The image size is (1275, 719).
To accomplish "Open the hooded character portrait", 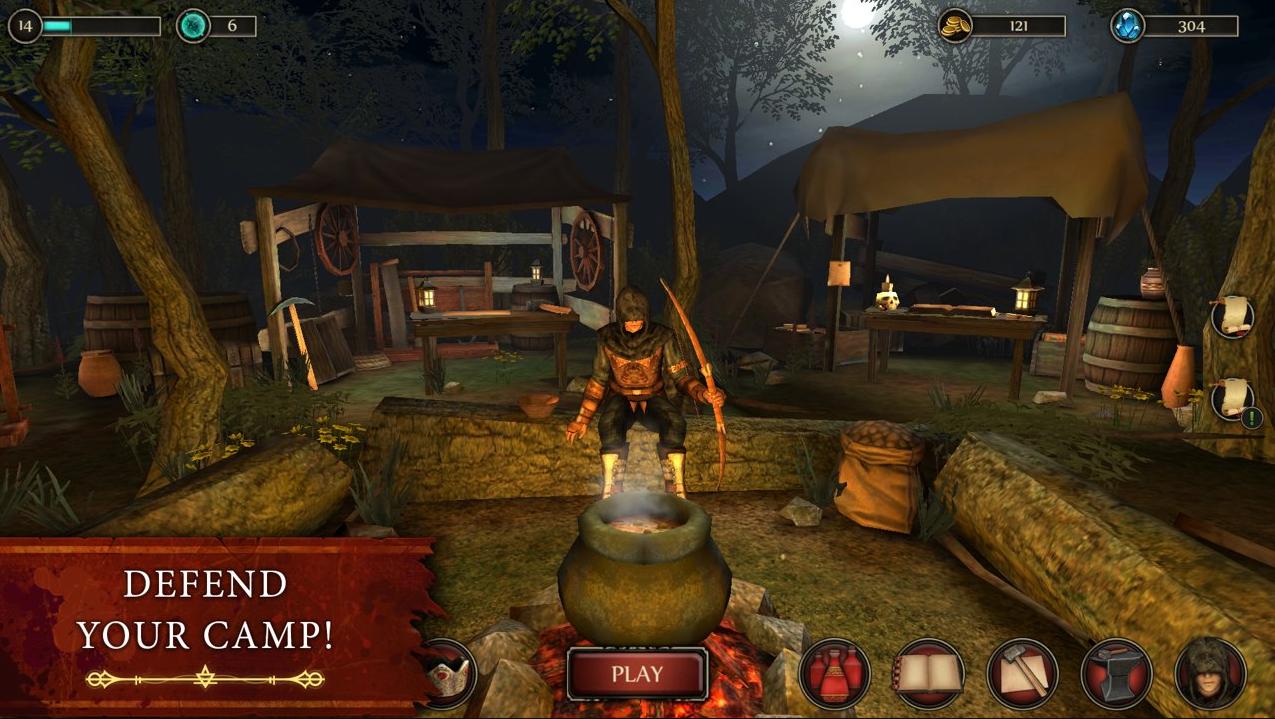I will pyautogui.click(x=1210, y=674).
